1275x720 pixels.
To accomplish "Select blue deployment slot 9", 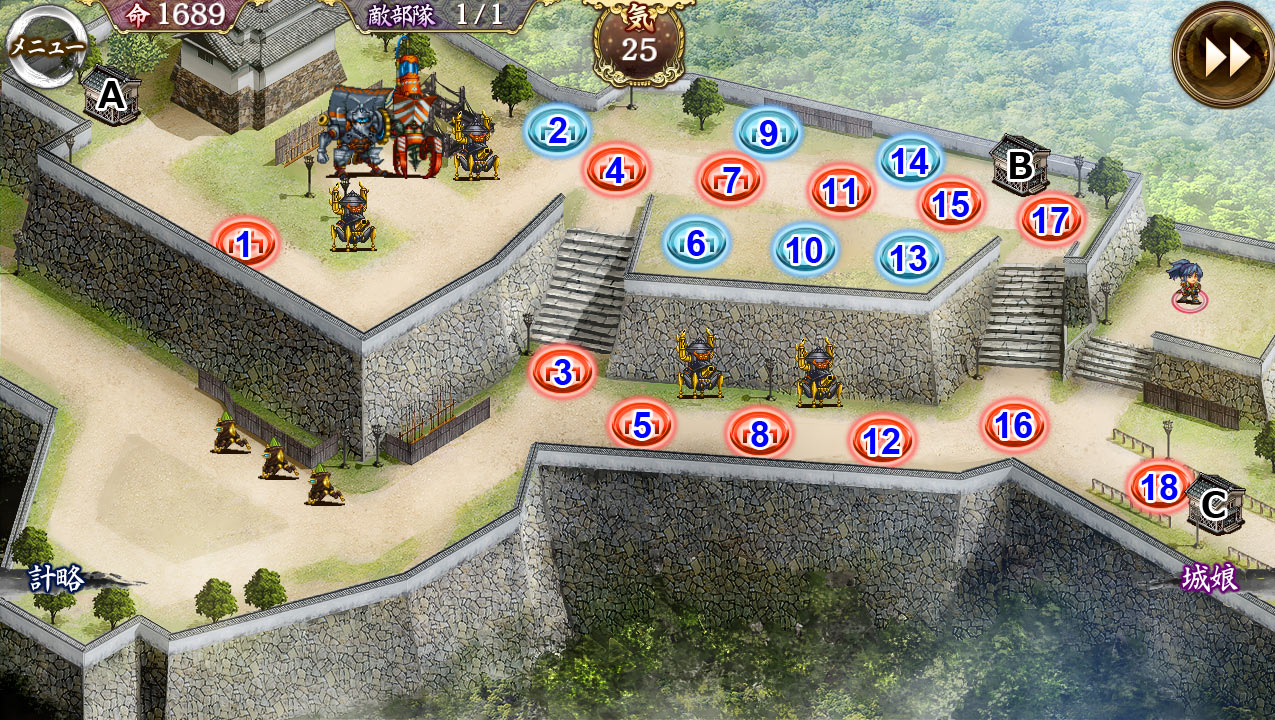I will tap(768, 132).
